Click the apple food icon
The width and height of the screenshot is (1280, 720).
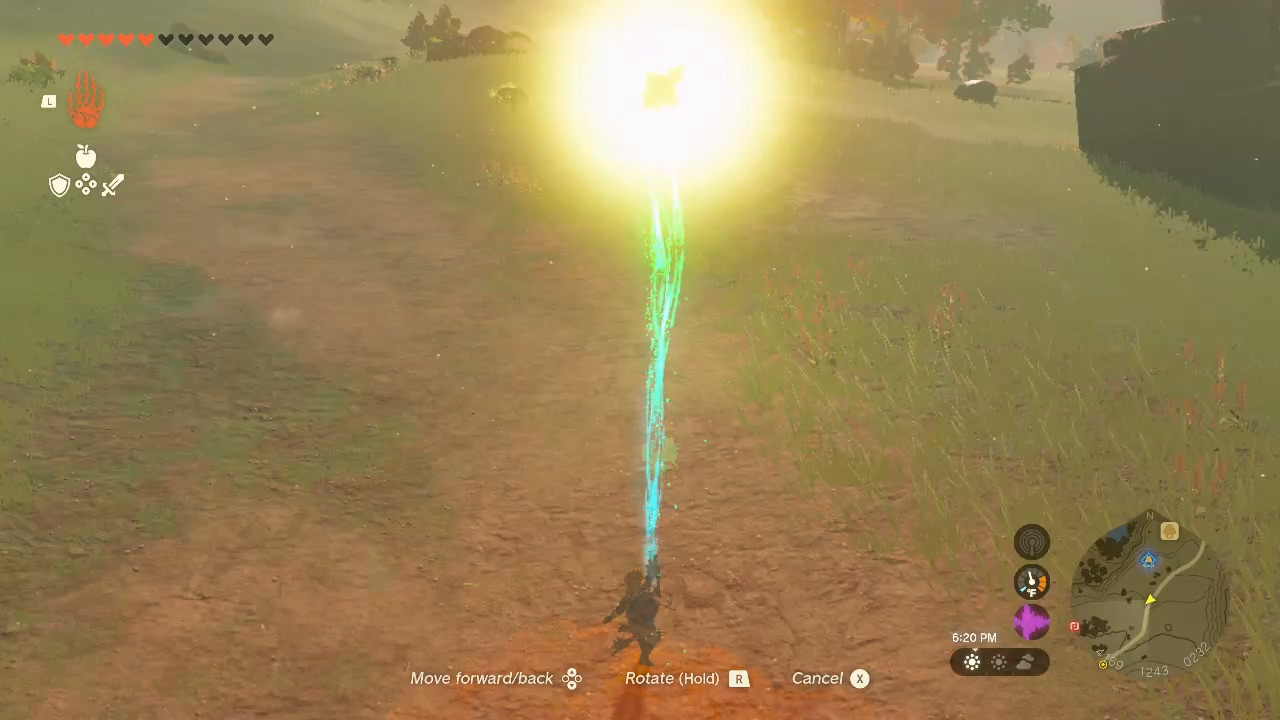pyautogui.click(x=85, y=156)
